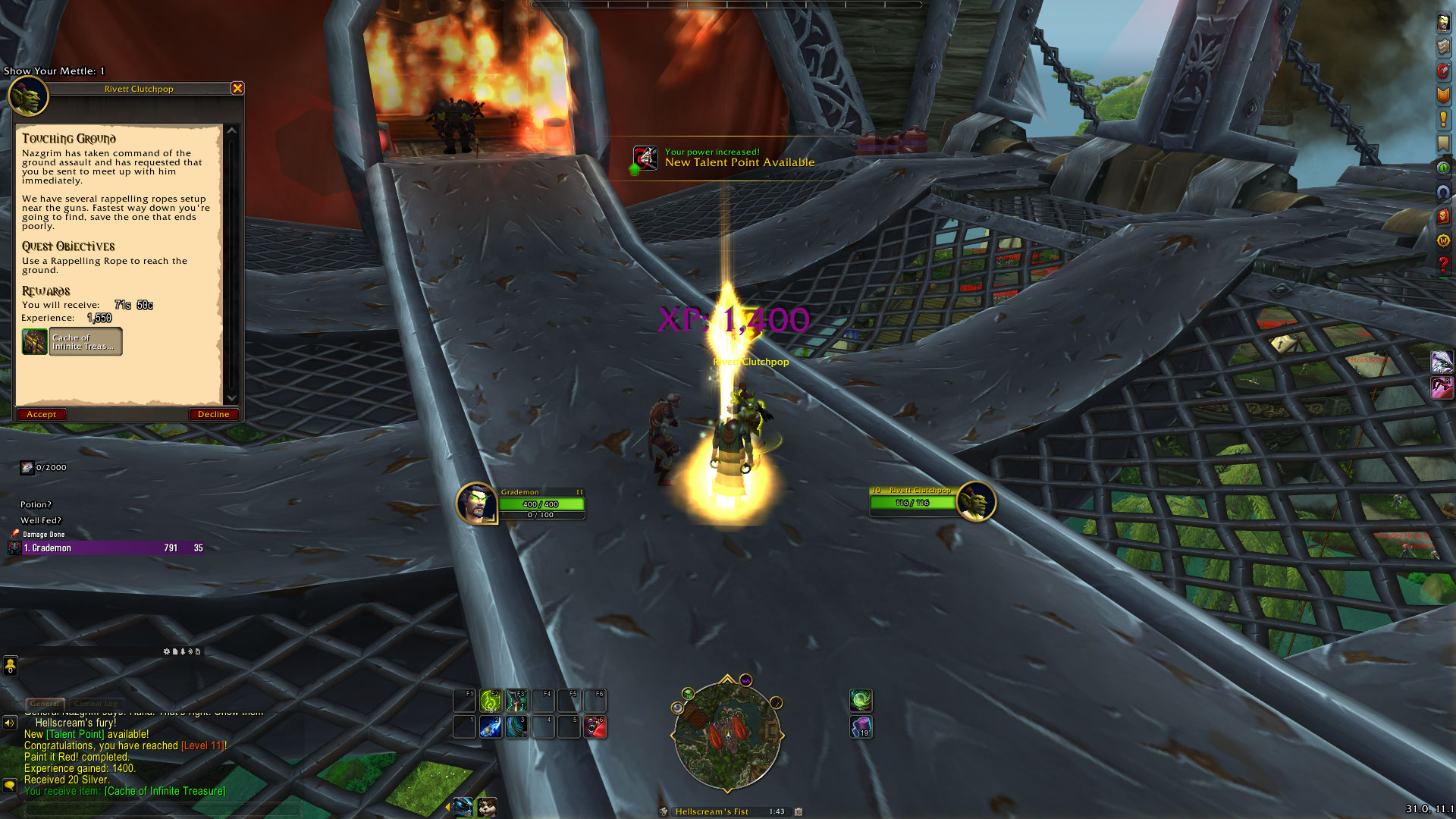
Task: Close the Rivett Clutchpop quest window
Action: (x=237, y=89)
